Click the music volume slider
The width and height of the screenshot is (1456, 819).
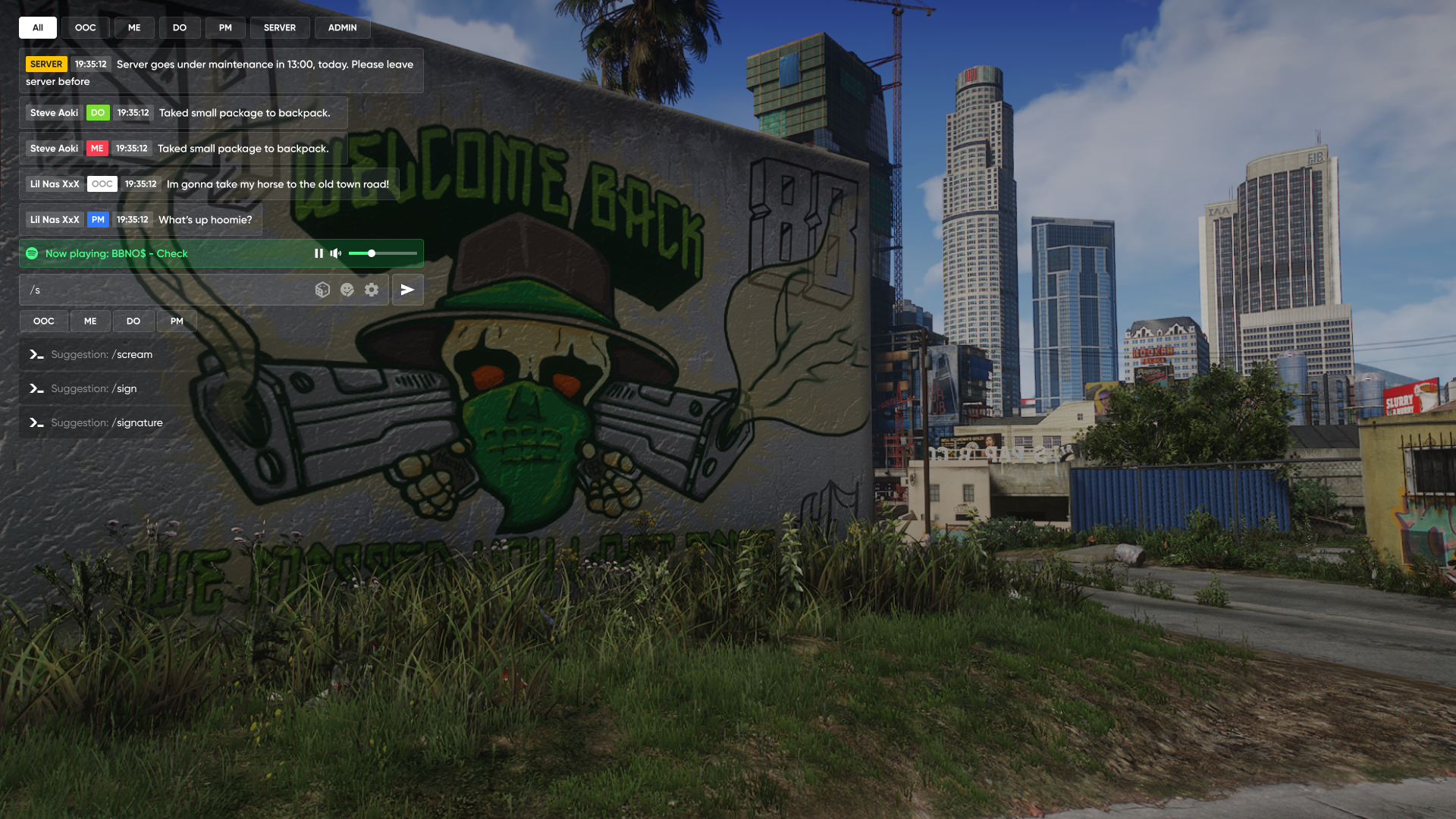click(x=382, y=253)
